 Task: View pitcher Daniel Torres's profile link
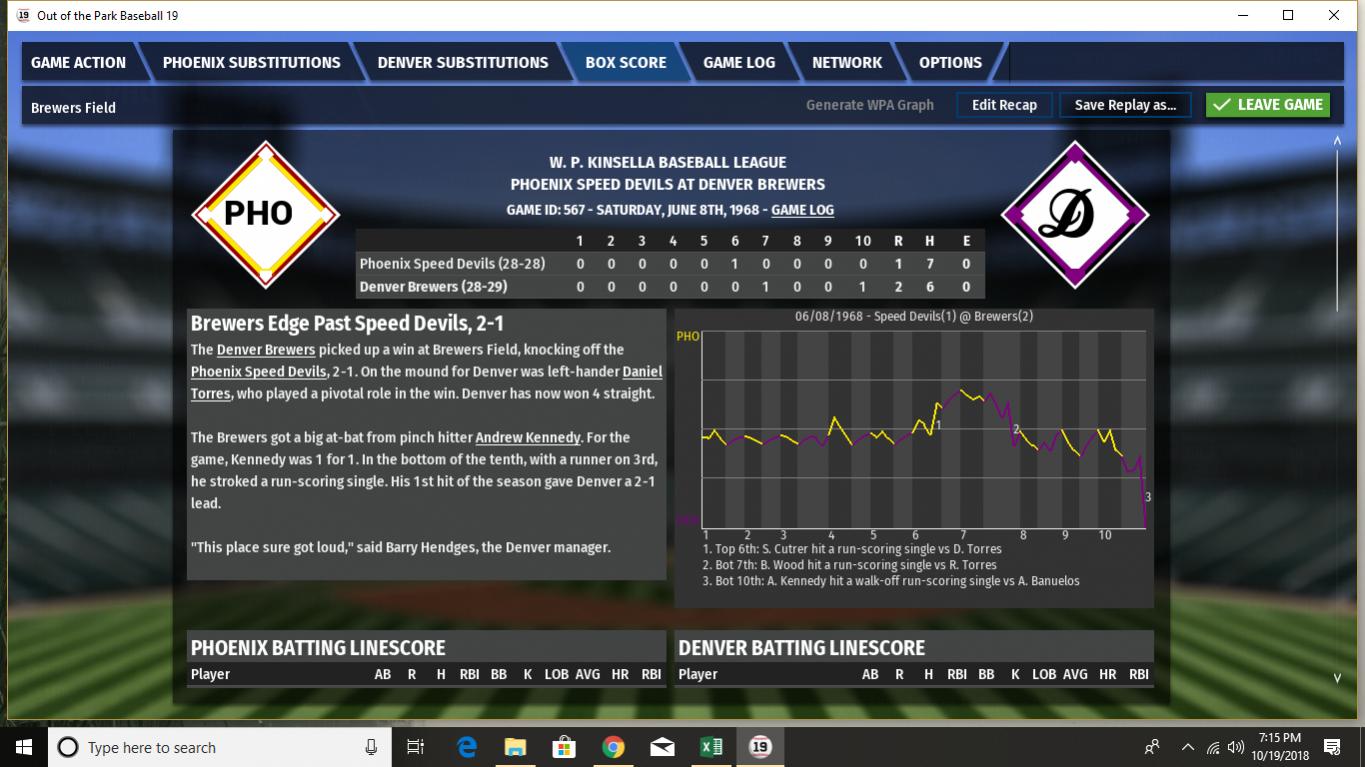(642, 372)
